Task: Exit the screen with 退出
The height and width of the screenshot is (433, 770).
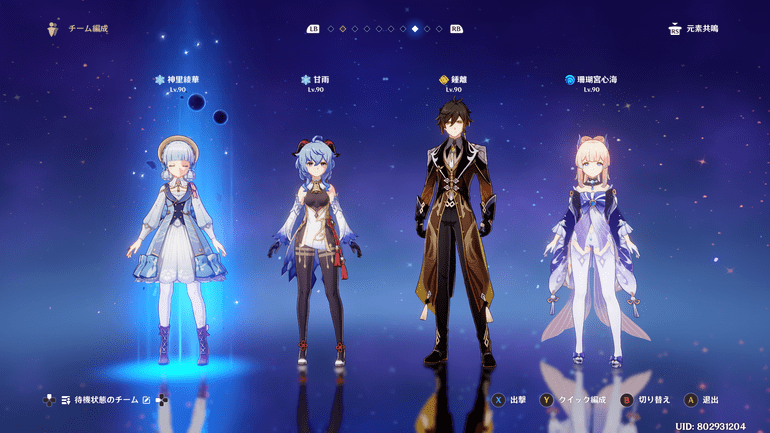Action: point(704,400)
